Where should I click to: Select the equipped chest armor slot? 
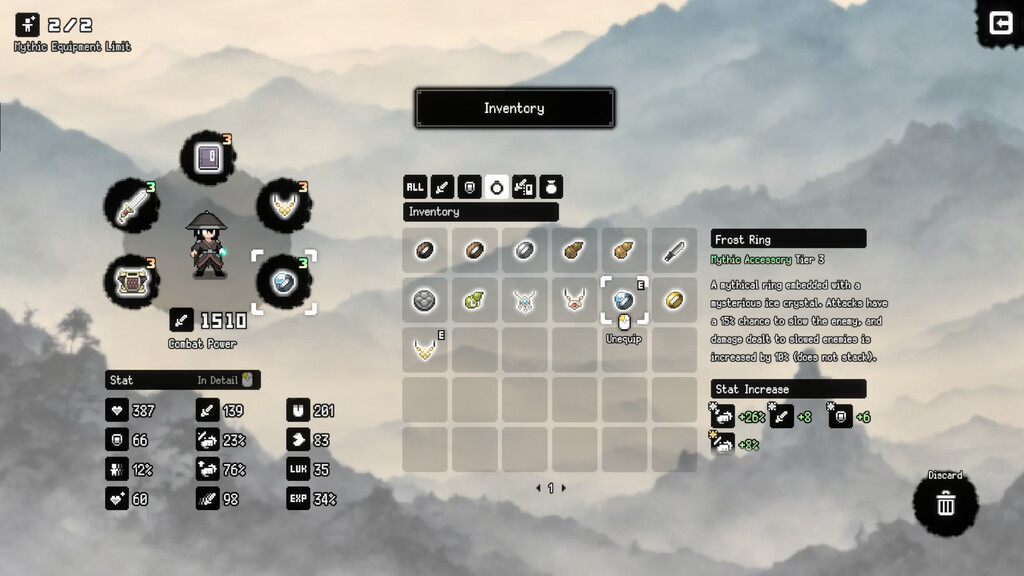click(x=132, y=281)
